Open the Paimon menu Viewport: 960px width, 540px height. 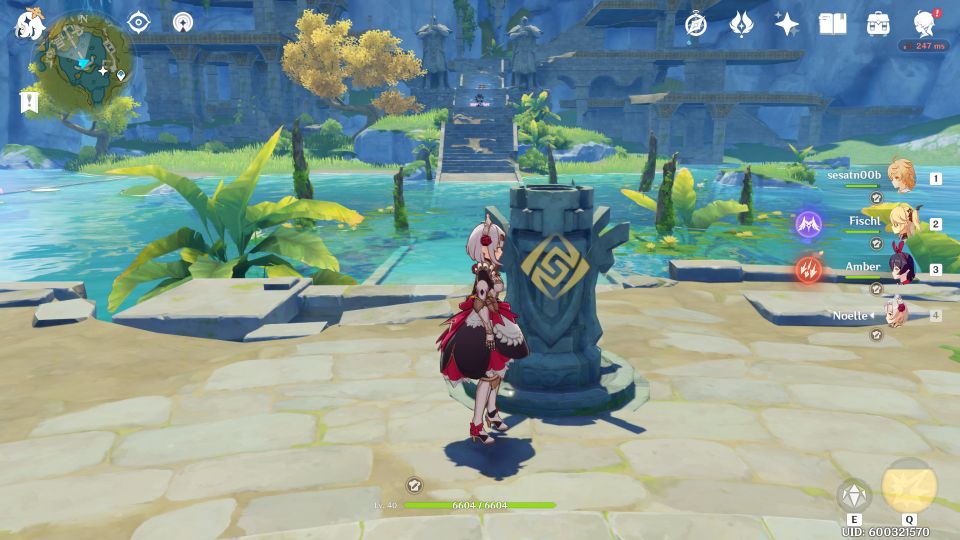point(26,24)
